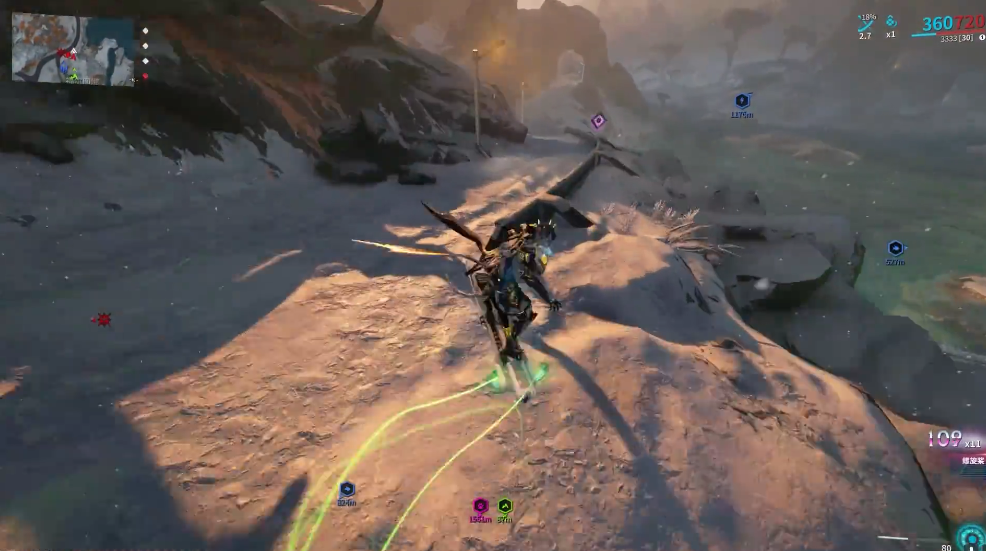Viewport: 986px width, 551px height.
Task: Choose the blue waypoint marker at 324m
Action: click(x=347, y=489)
